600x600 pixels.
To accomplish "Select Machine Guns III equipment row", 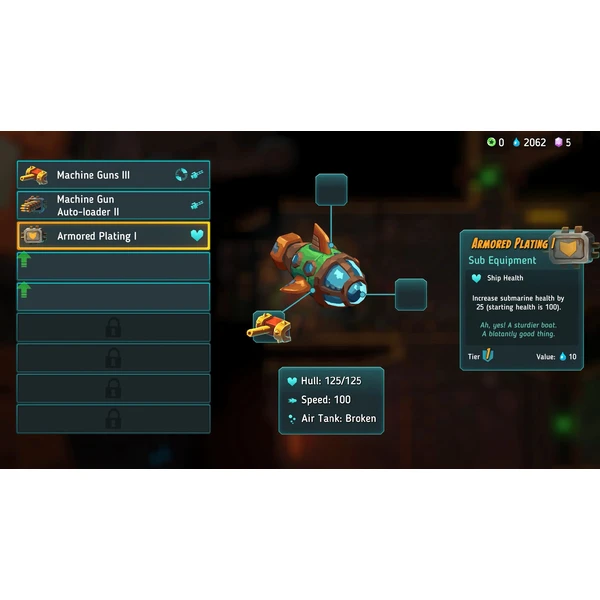I will (113, 175).
